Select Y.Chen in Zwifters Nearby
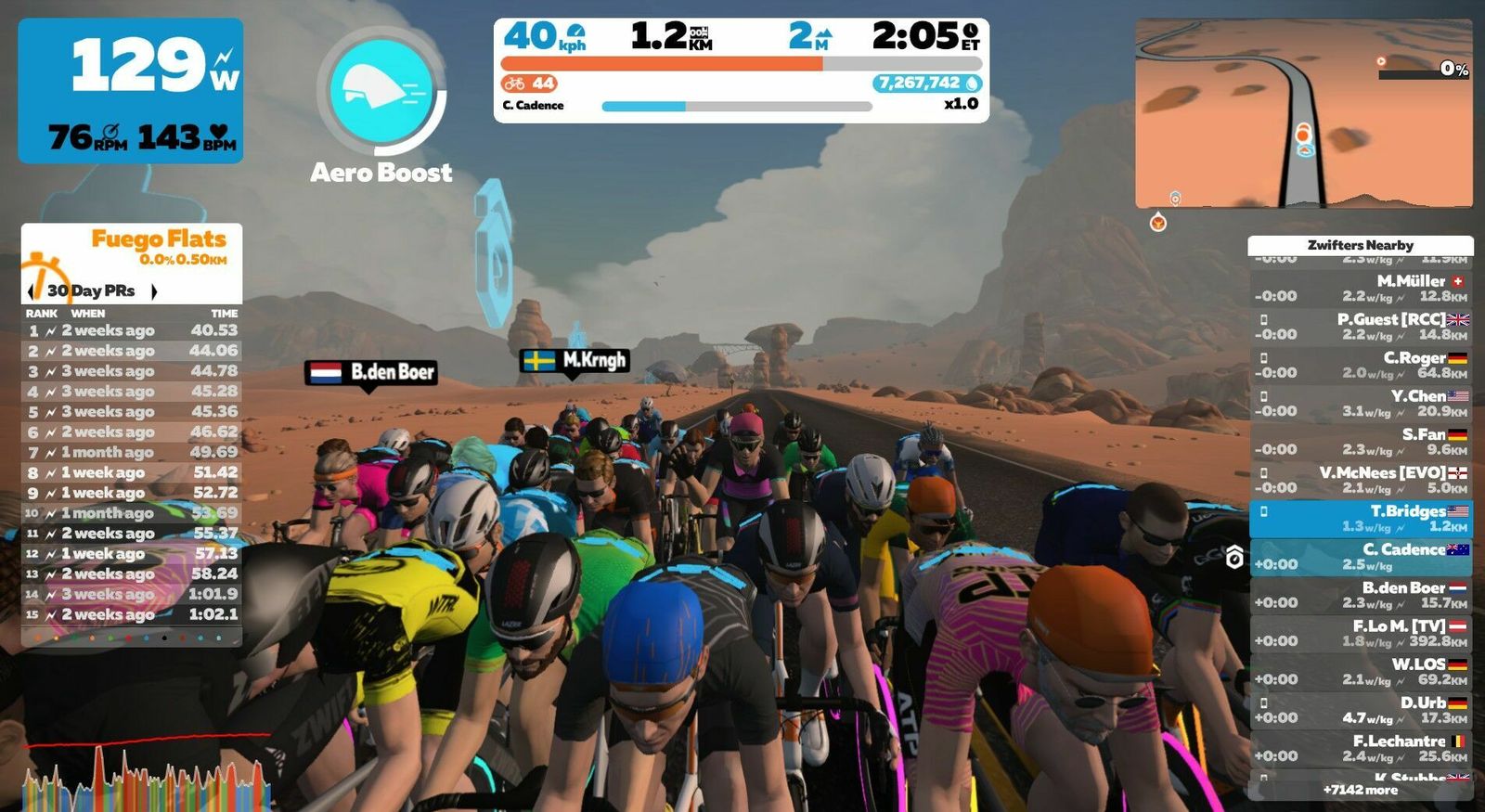1485x812 pixels. click(x=1361, y=403)
